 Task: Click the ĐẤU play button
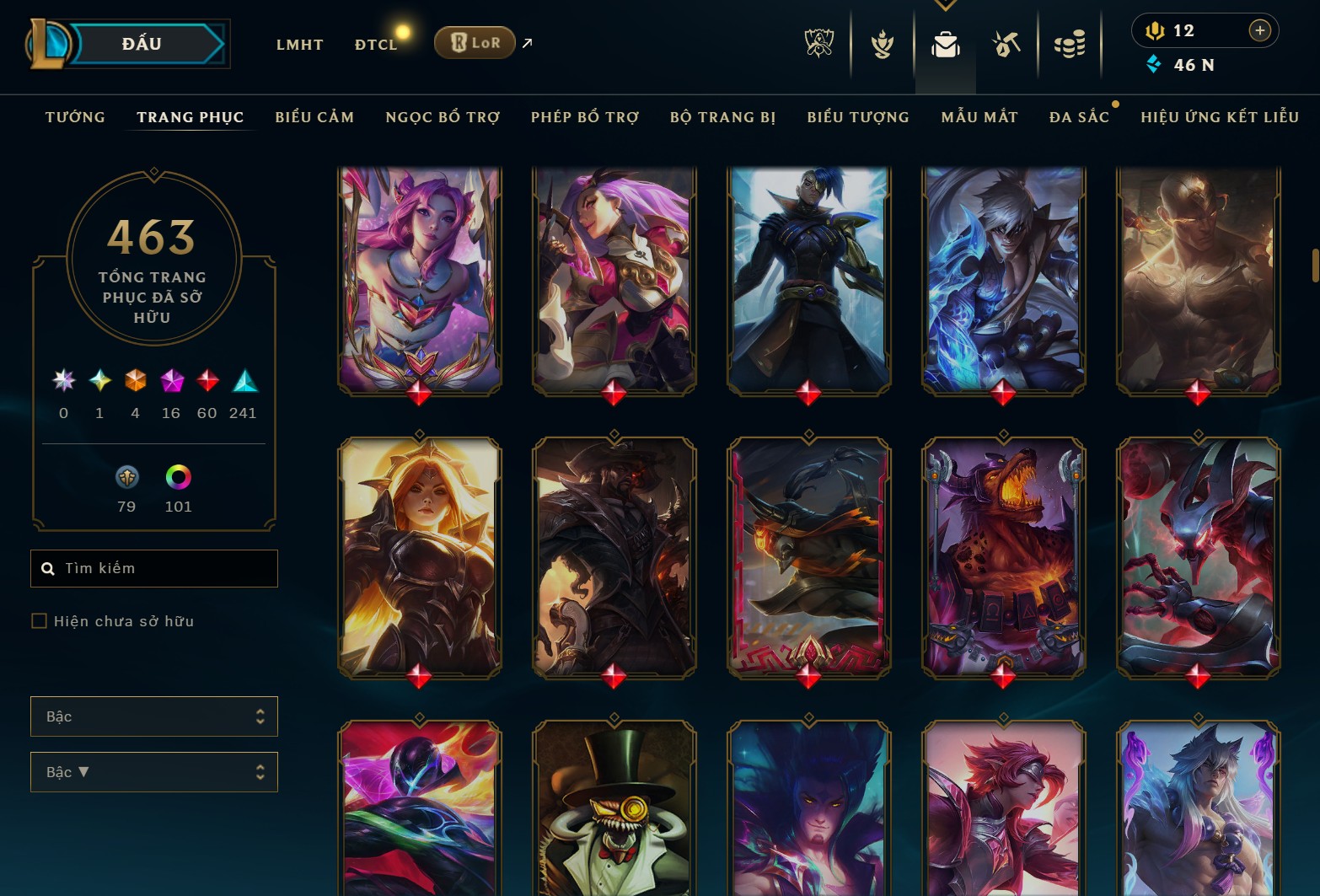[x=143, y=43]
